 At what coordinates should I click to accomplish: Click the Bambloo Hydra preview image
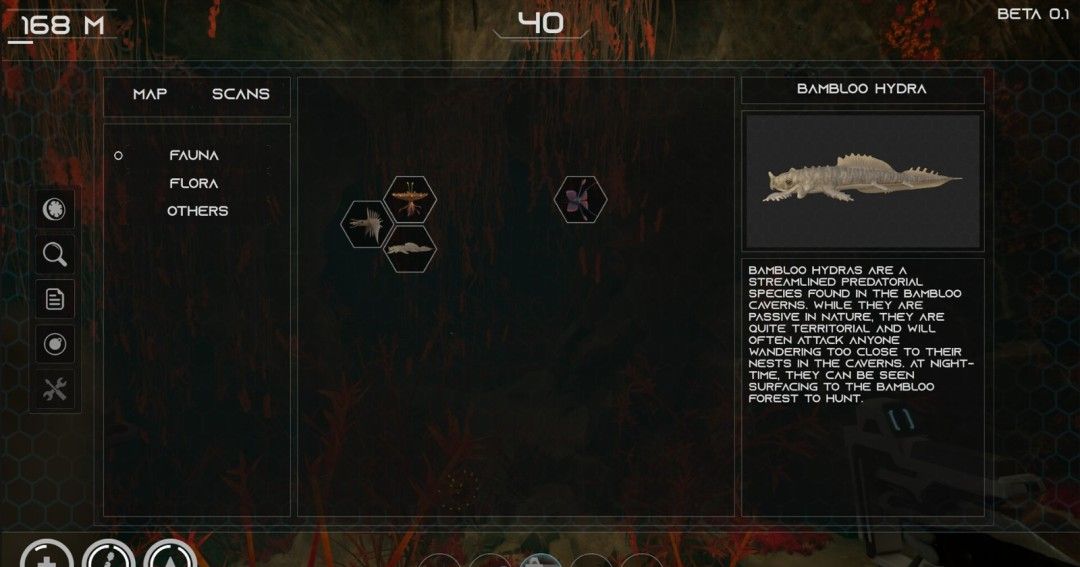tap(862, 181)
